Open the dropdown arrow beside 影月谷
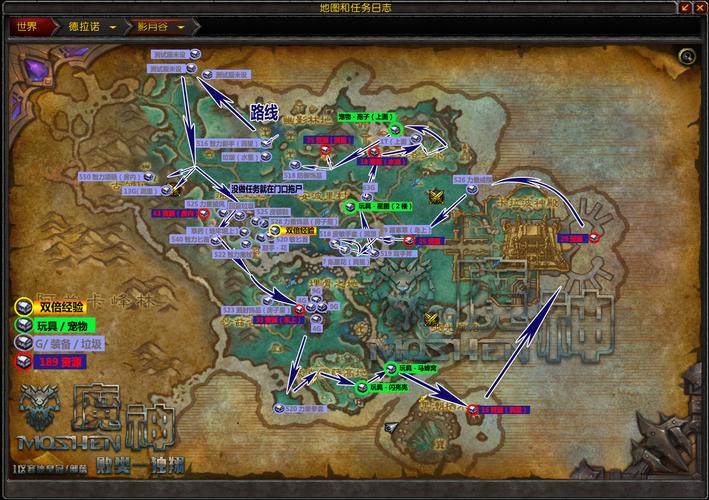The height and width of the screenshot is (500, 709). pyautogui.click(x=181, y=27)
